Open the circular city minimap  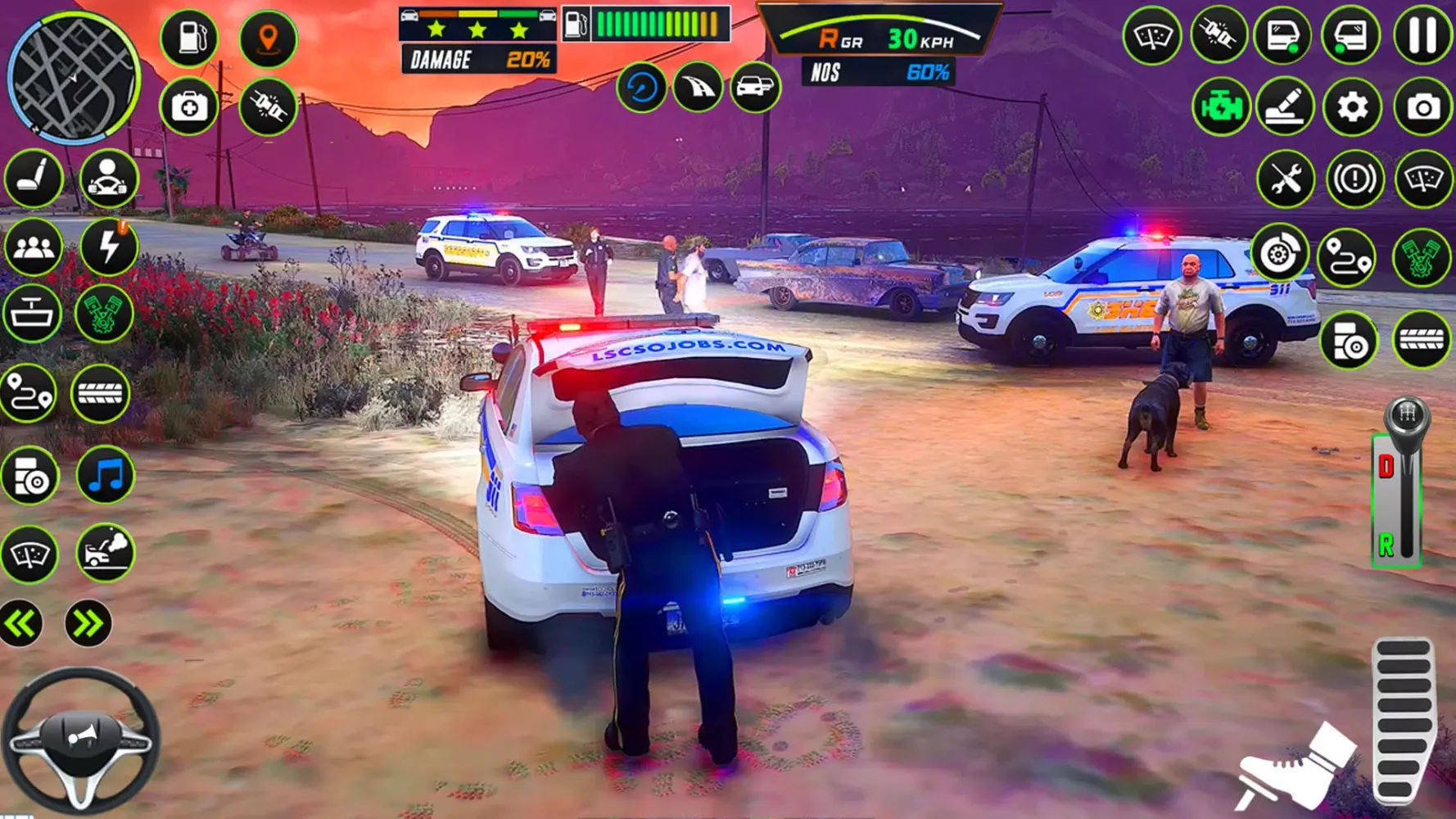point(74,78)
